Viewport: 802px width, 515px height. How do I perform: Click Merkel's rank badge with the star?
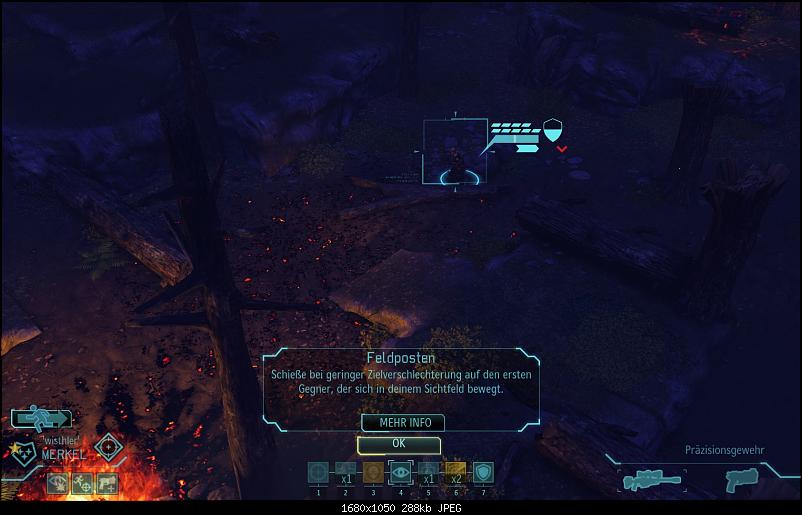(21, 453)
